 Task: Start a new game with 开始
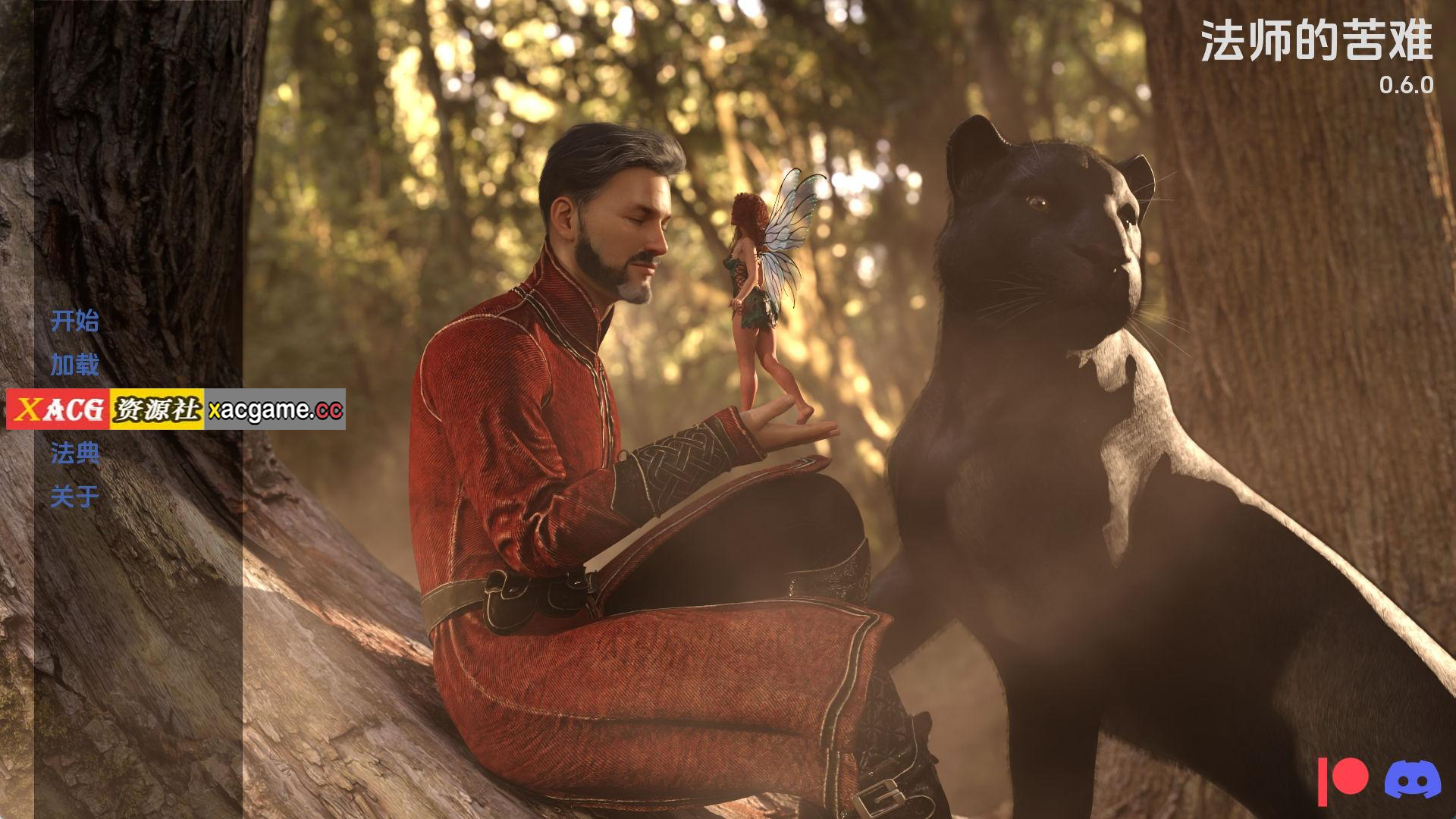click(74, 322)
